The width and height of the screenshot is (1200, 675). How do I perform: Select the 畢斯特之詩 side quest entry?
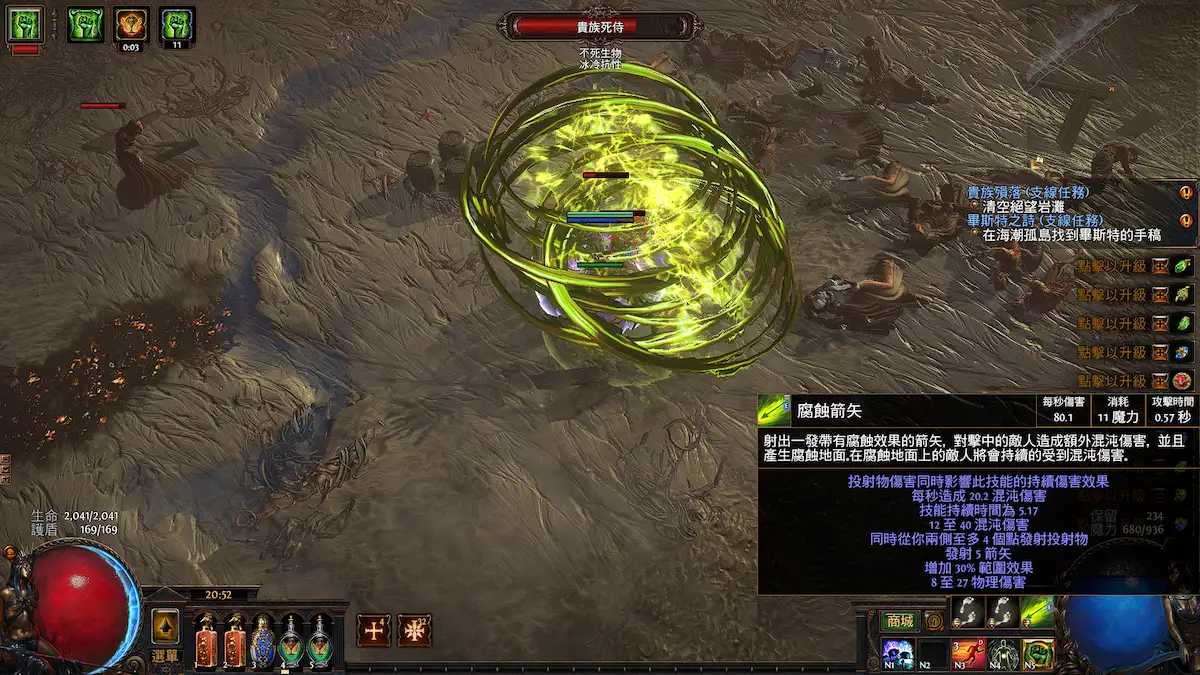[1028, 220]
